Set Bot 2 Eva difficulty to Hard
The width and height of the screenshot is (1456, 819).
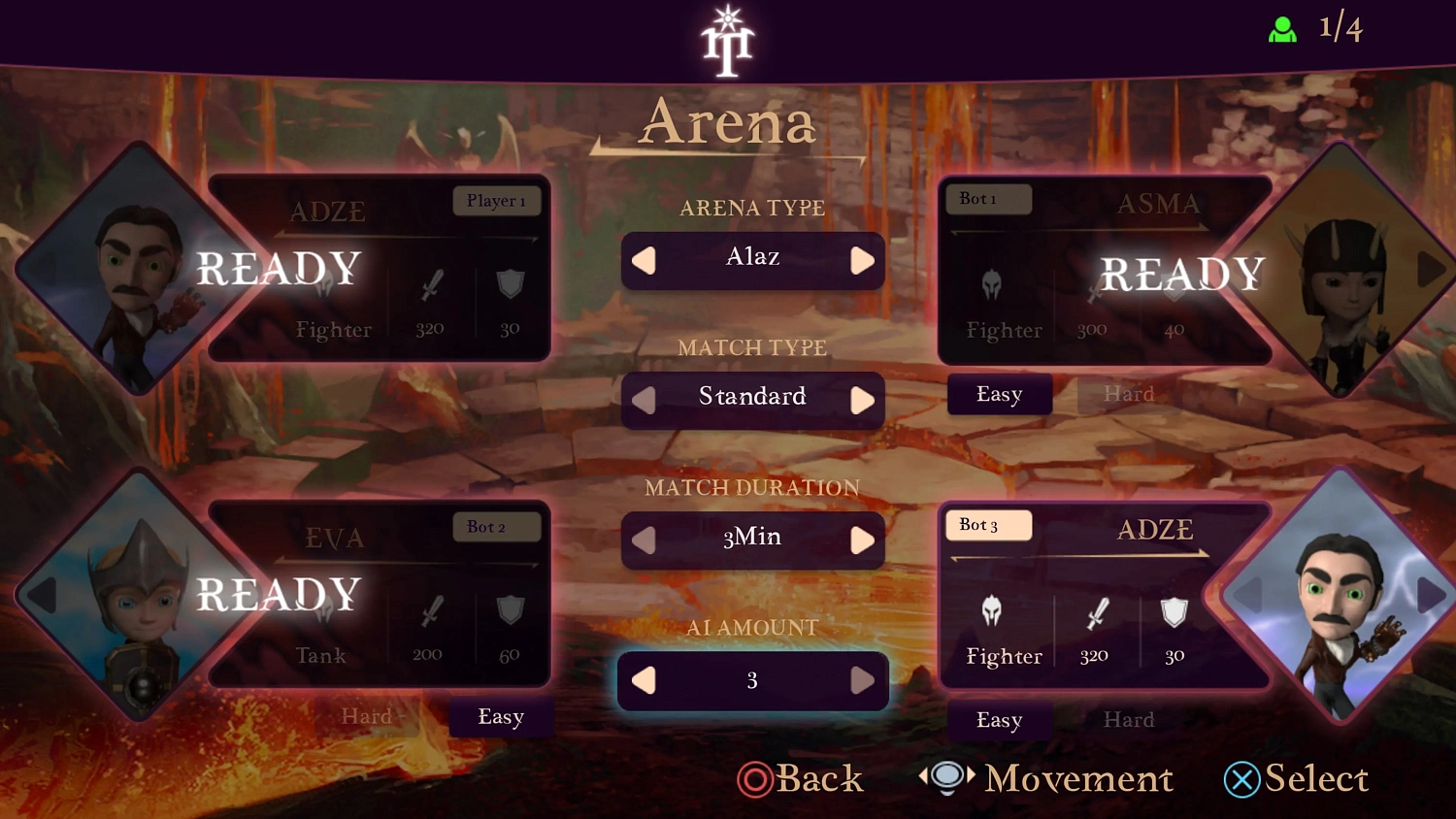pyautogui.click(x=369, y=717)
